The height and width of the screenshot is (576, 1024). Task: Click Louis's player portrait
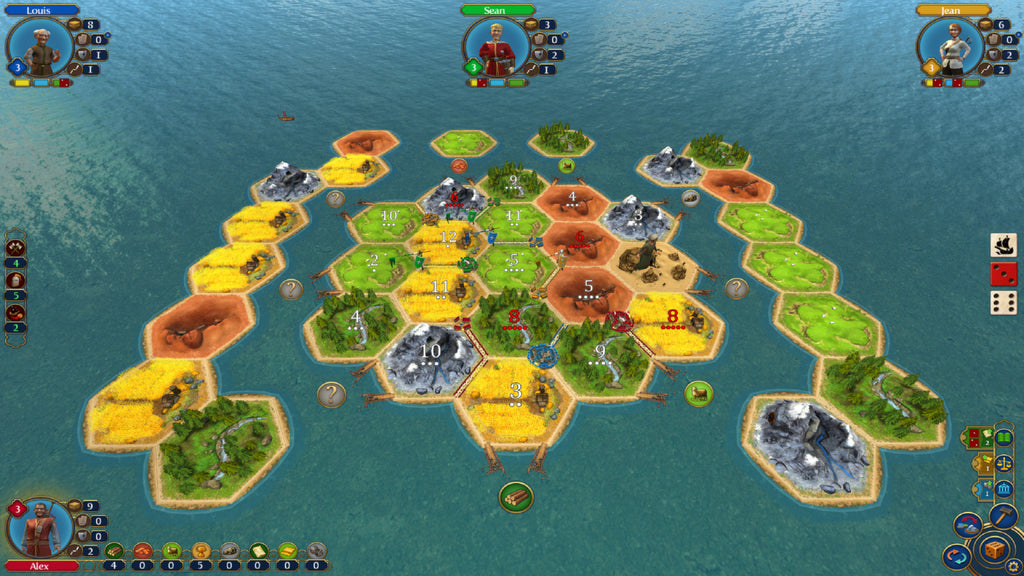[40, 48]
